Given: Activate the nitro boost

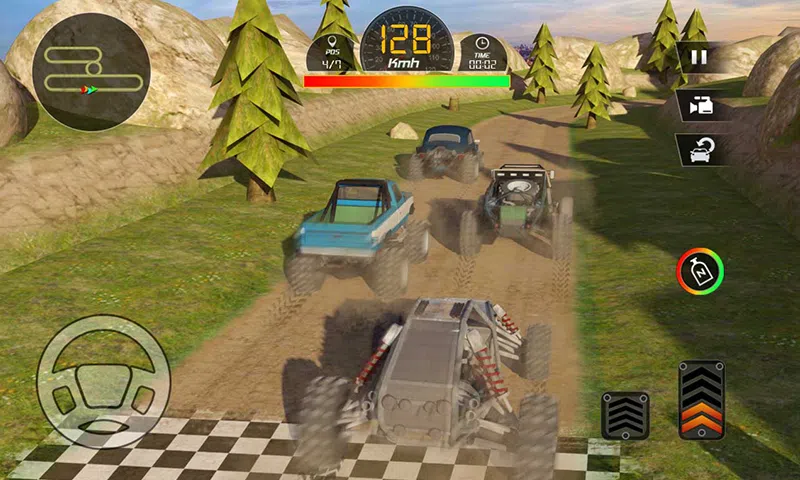Looking at the screenshot, I should (700, 271).
